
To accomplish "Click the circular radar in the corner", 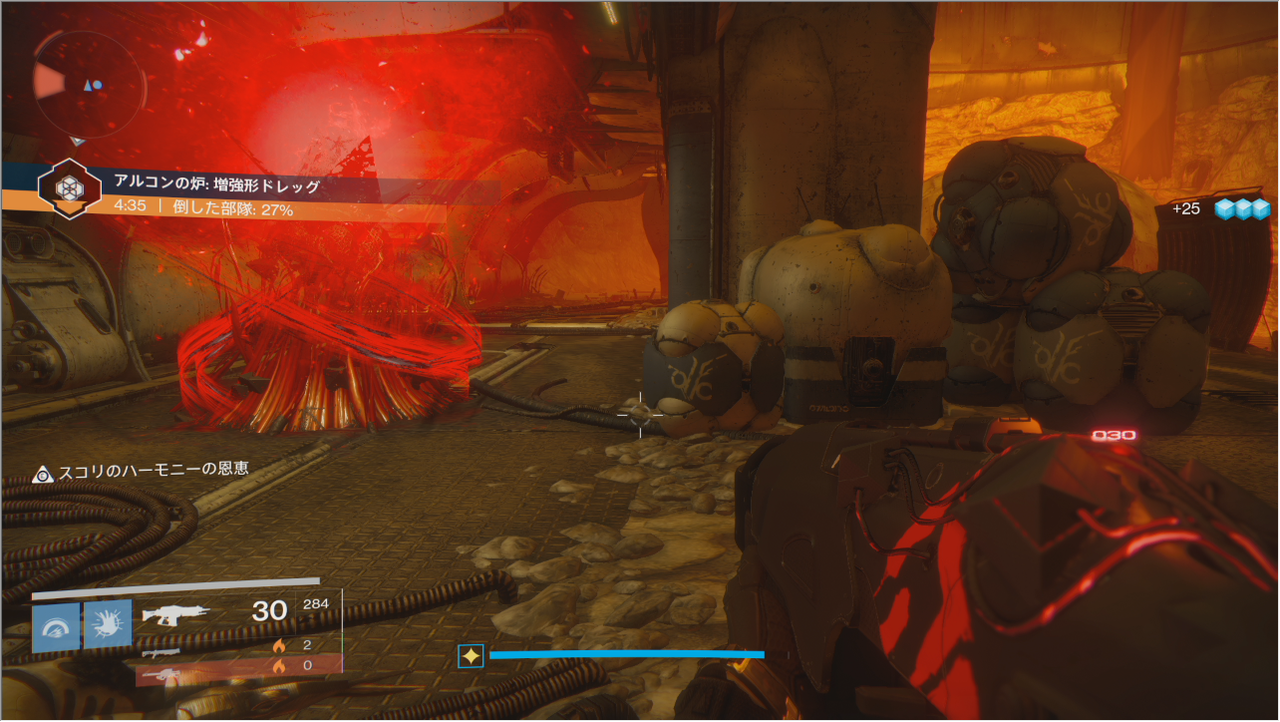I will 89,83.
